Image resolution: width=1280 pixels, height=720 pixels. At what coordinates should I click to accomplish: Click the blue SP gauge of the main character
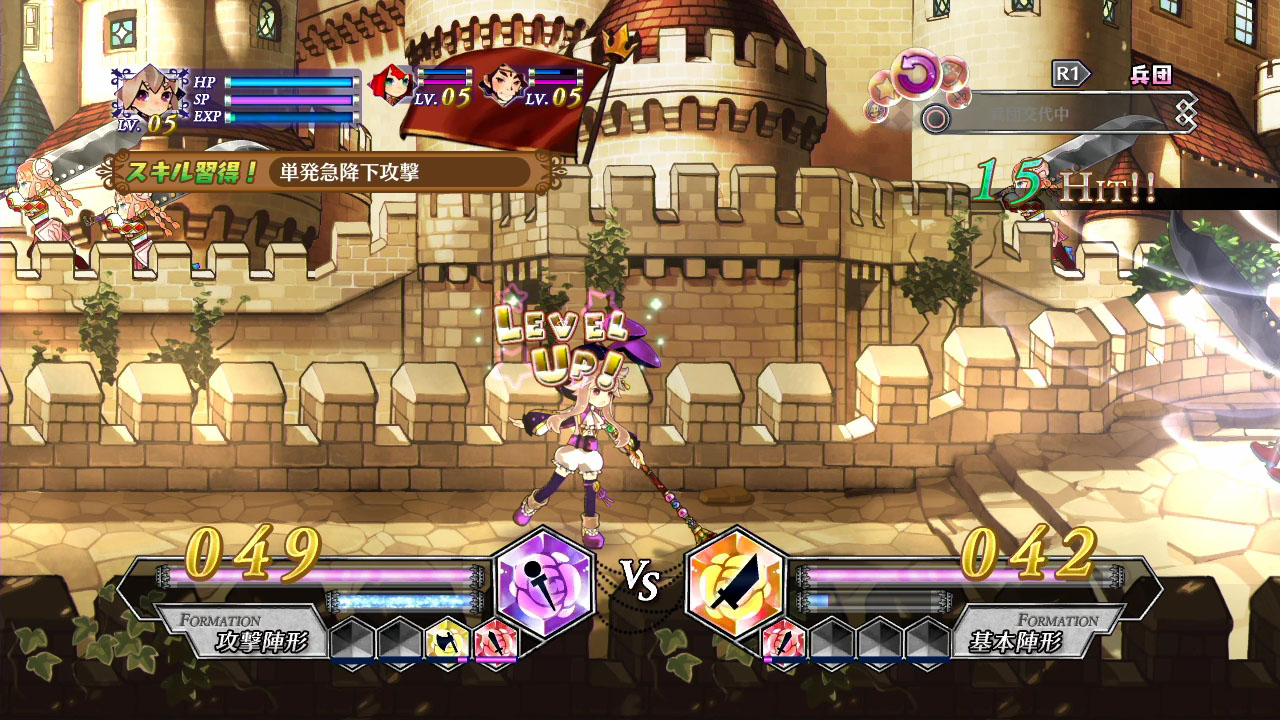coord(290,99)
